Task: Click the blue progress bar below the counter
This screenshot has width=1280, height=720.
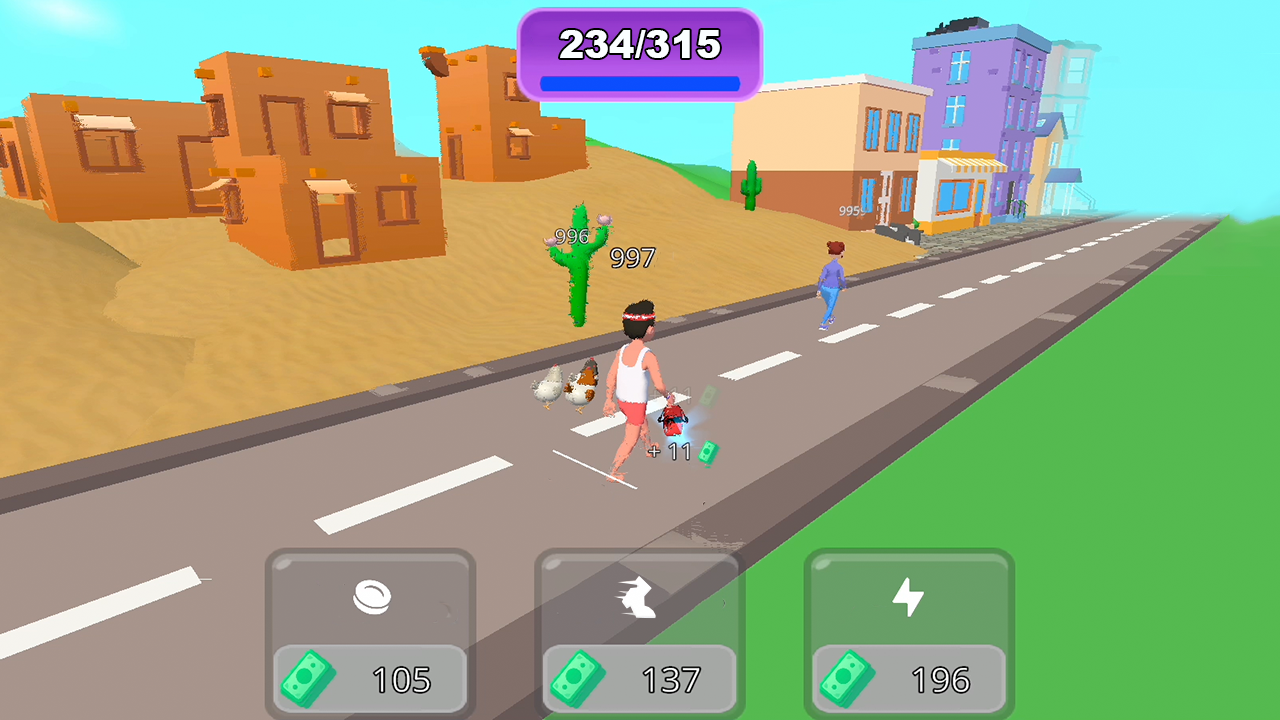Action: tap(639, 82)
